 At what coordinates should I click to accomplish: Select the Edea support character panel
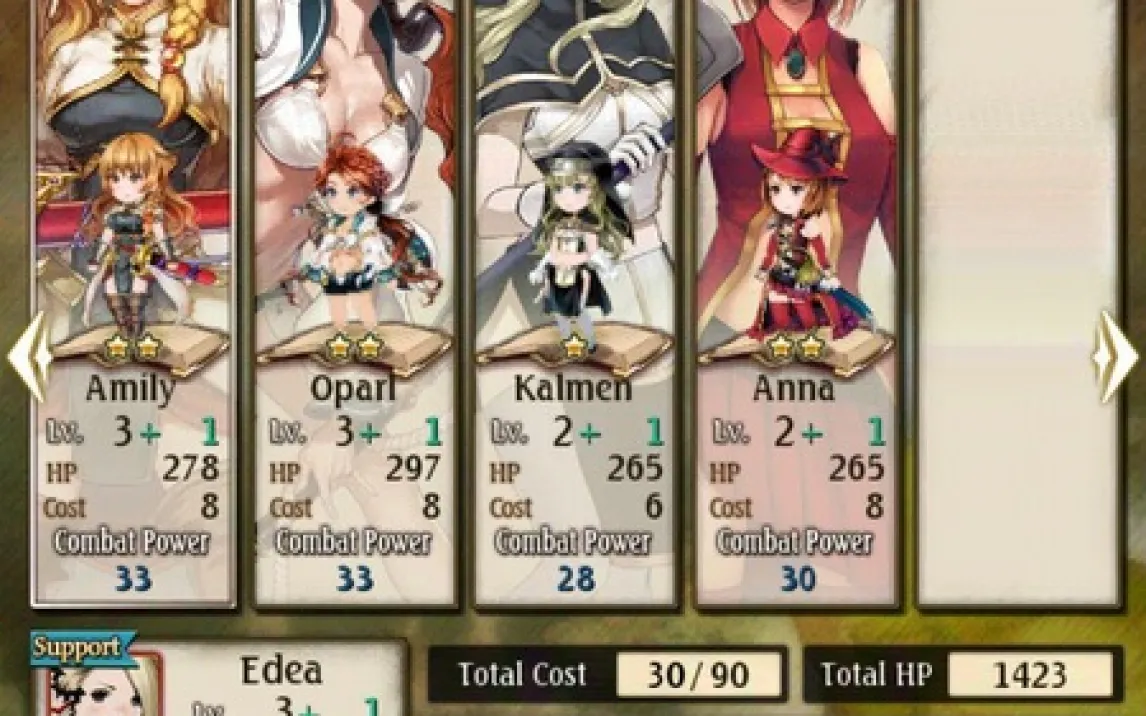pyautogui.click(x=220, y=680)
